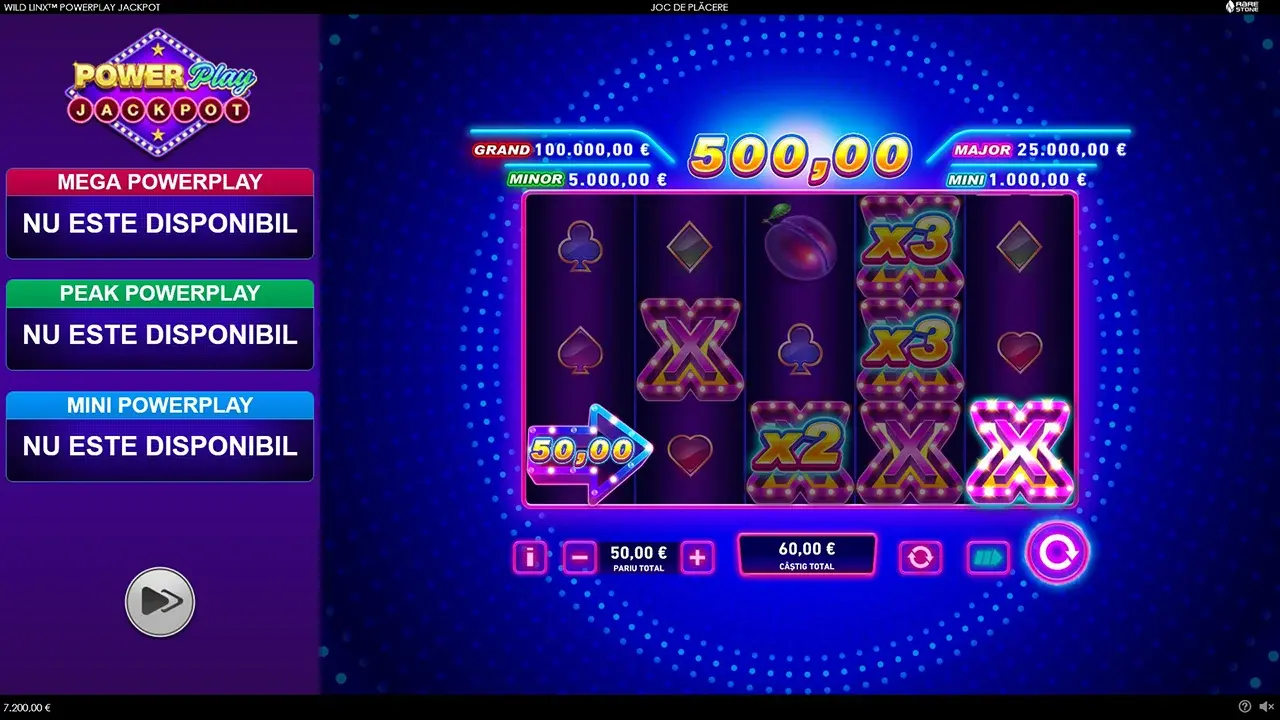
Task: Click the CÂȘTIG TOTAL winnings display
Action: (806, 553)
